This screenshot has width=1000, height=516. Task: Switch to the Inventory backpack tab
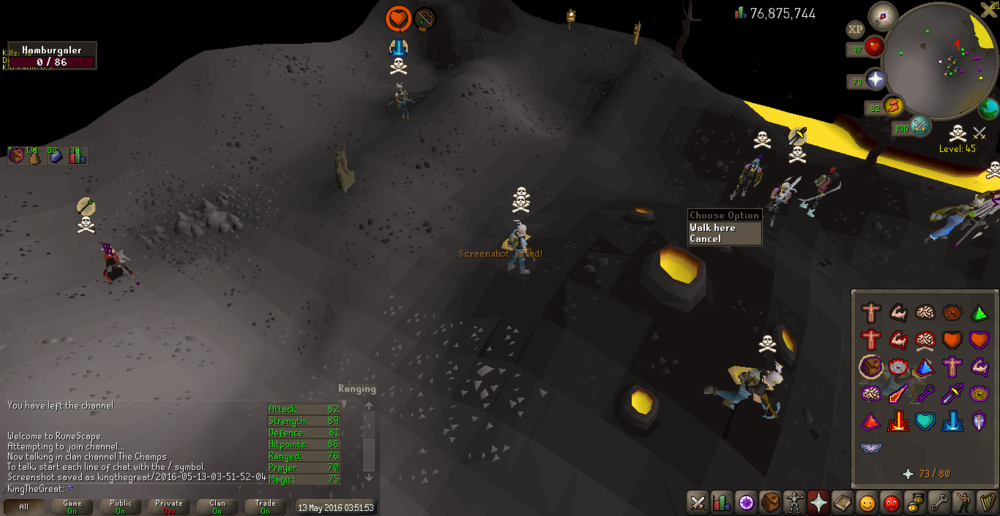pyautogui.click(x=769, y=502)
